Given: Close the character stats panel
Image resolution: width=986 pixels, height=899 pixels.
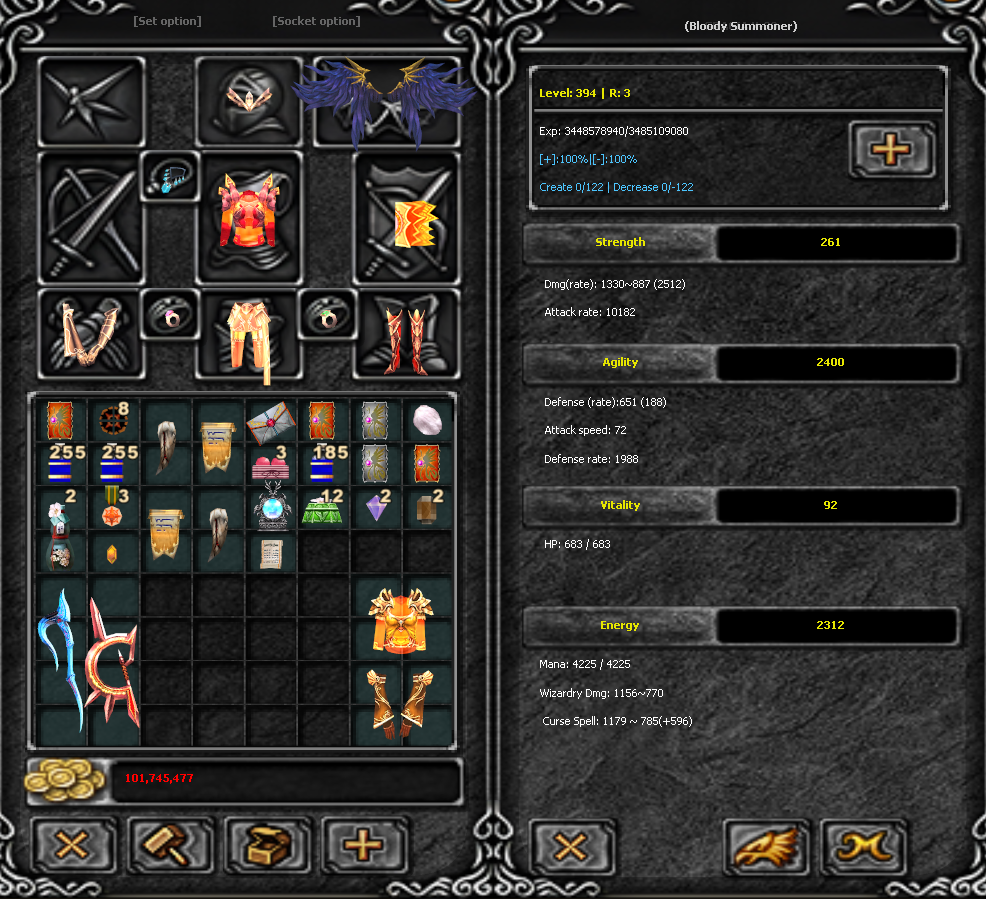Looking at the screenshot, I should coord(570,848).
